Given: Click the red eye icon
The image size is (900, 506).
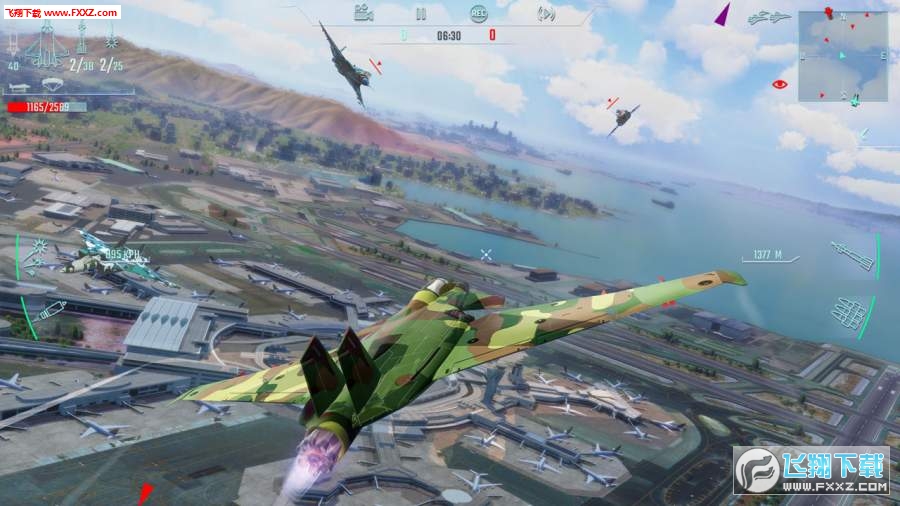Looking at the screenshot, I should 780,84.
